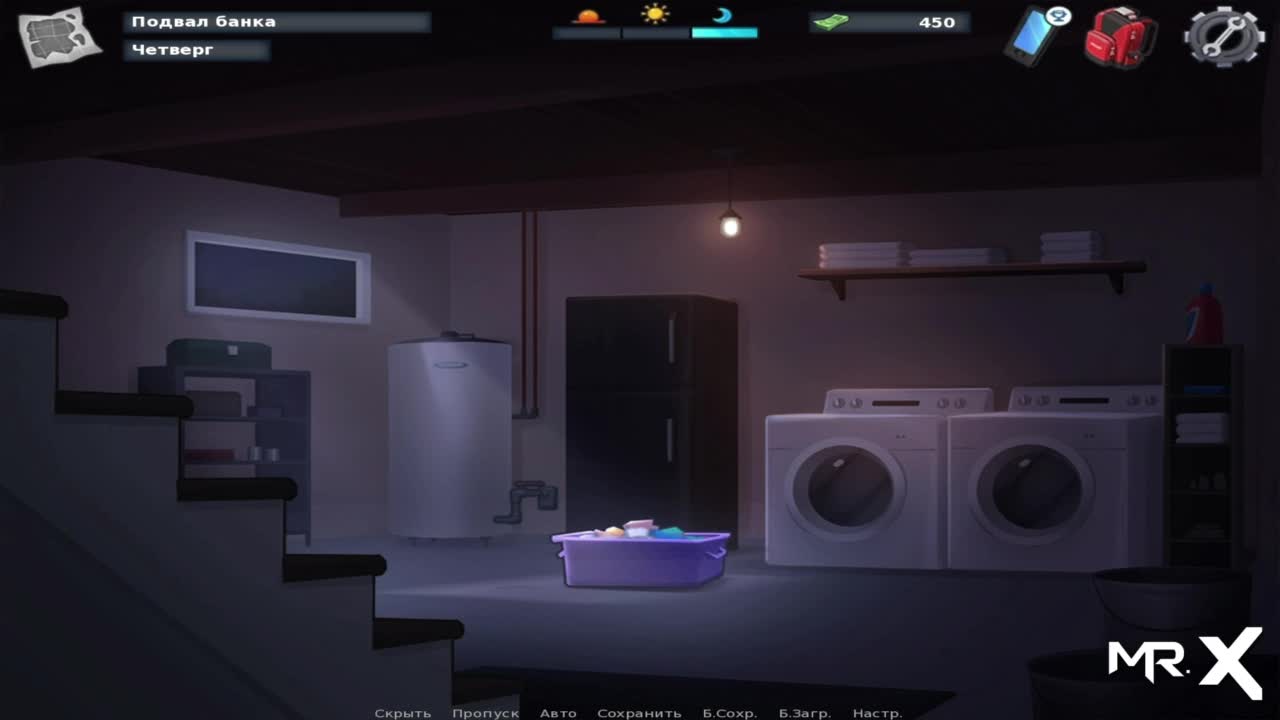The height and width of the screenshot is (720, 1280).
Task: Toggle Авто auto-advance mode
Action: pos(558,713)
